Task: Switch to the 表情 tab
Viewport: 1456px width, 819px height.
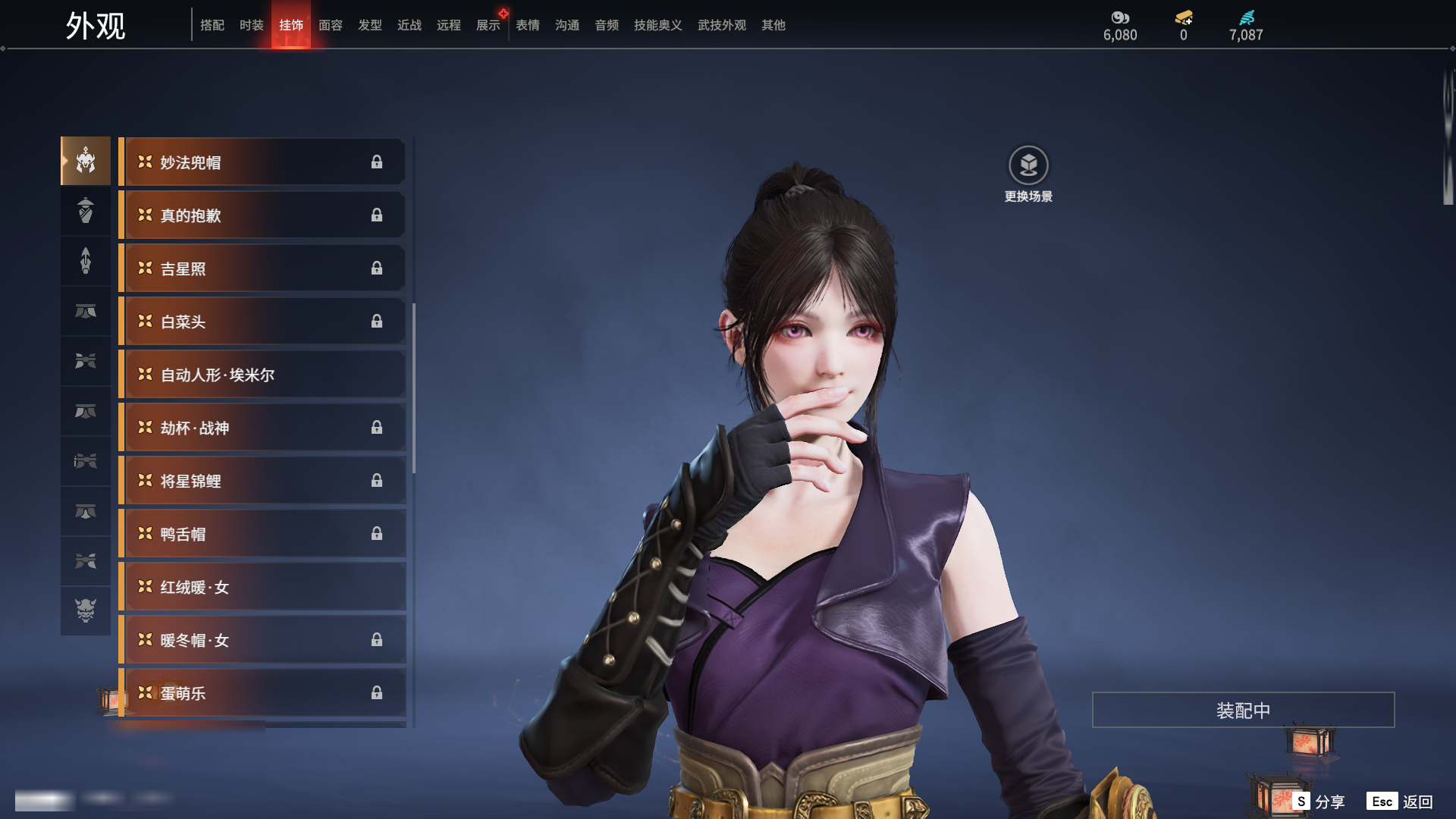Action: coord(527,26)
